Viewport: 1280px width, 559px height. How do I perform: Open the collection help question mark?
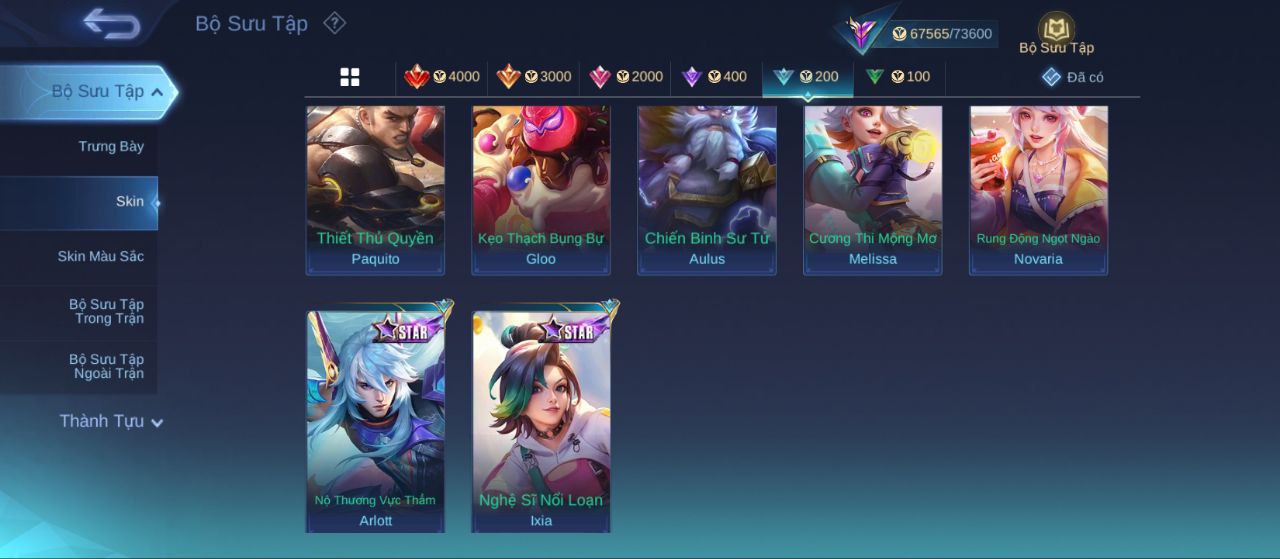(x=335, y=23)
